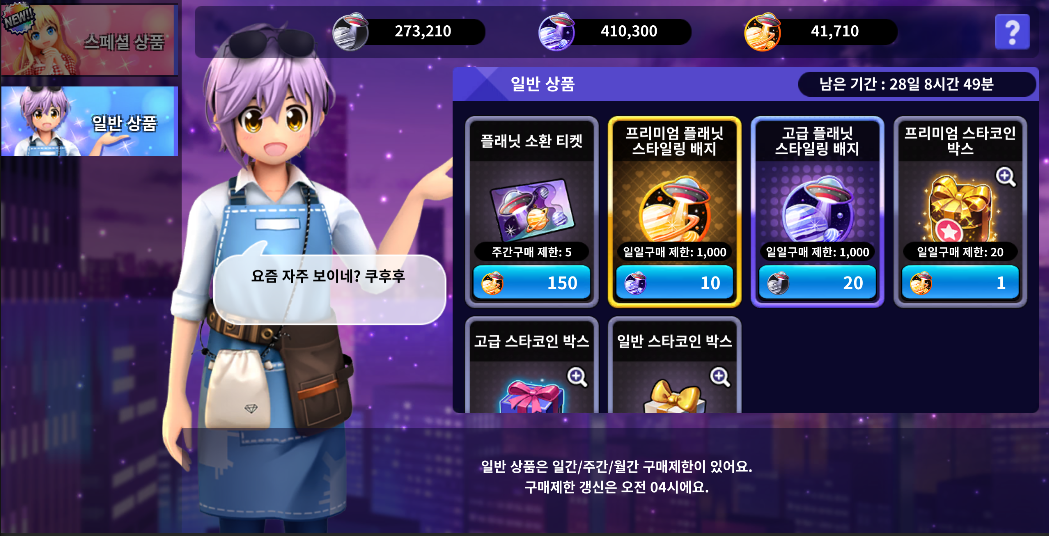Purchase 프리미엄 플래닛 스타일링 배지 for 10
Viewport: 1049px width, 536px height.
click(674, 283)
